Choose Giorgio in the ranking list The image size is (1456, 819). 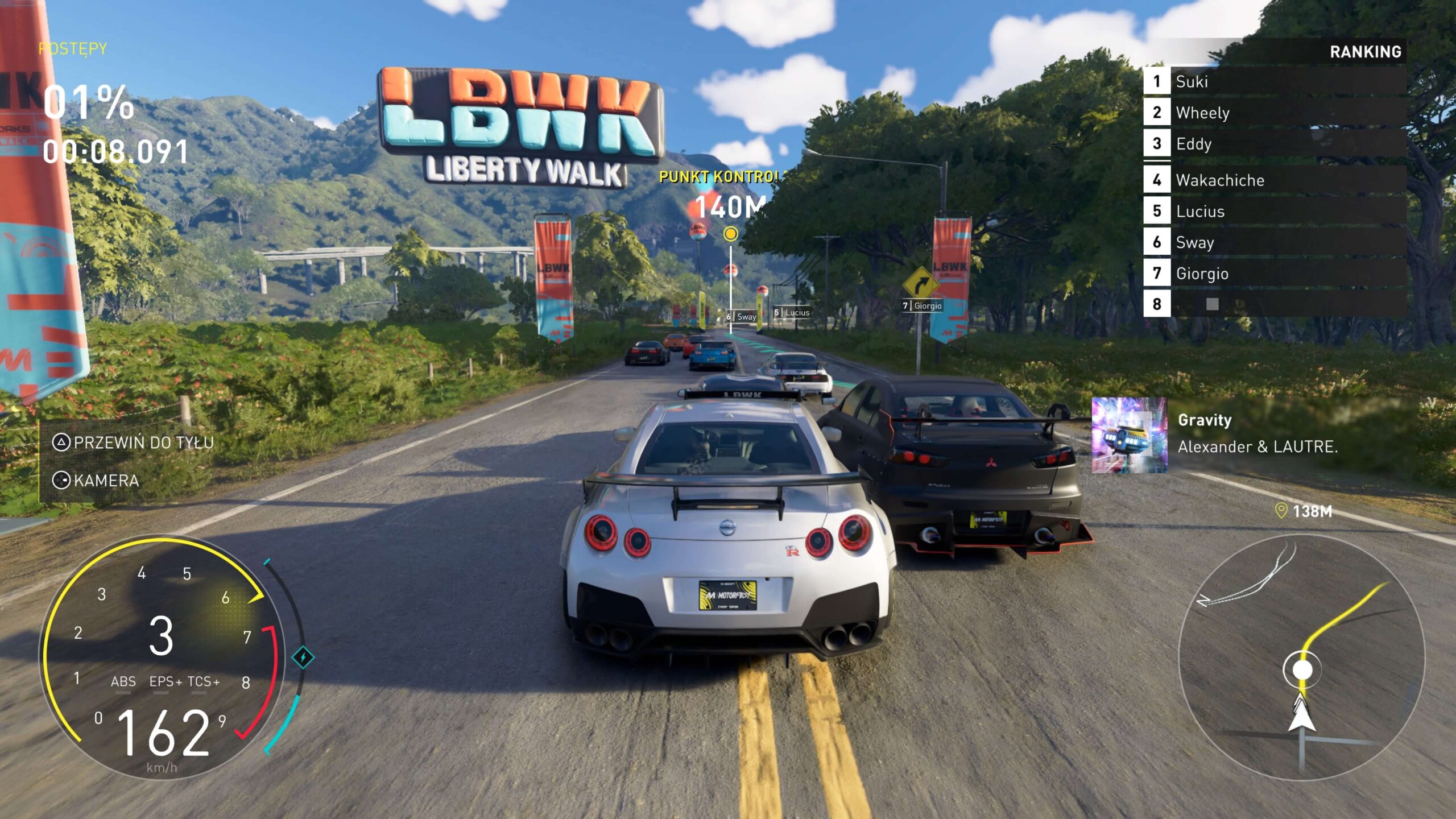(x=1274, y=274)
